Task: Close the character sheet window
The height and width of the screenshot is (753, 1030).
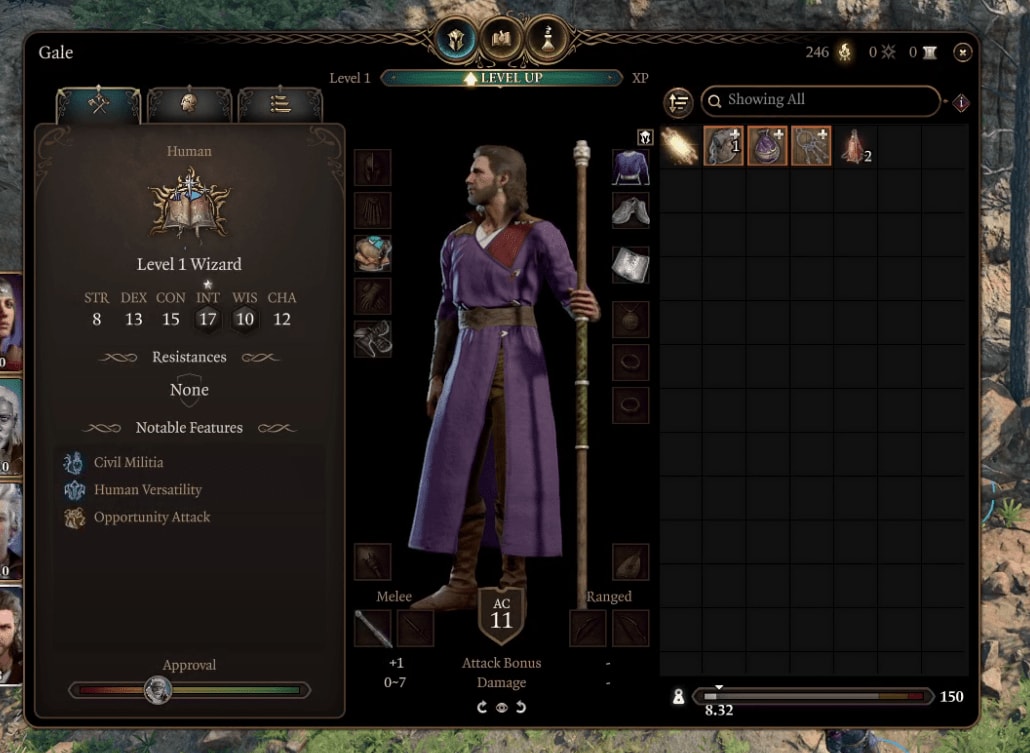Action: point(962,52)
